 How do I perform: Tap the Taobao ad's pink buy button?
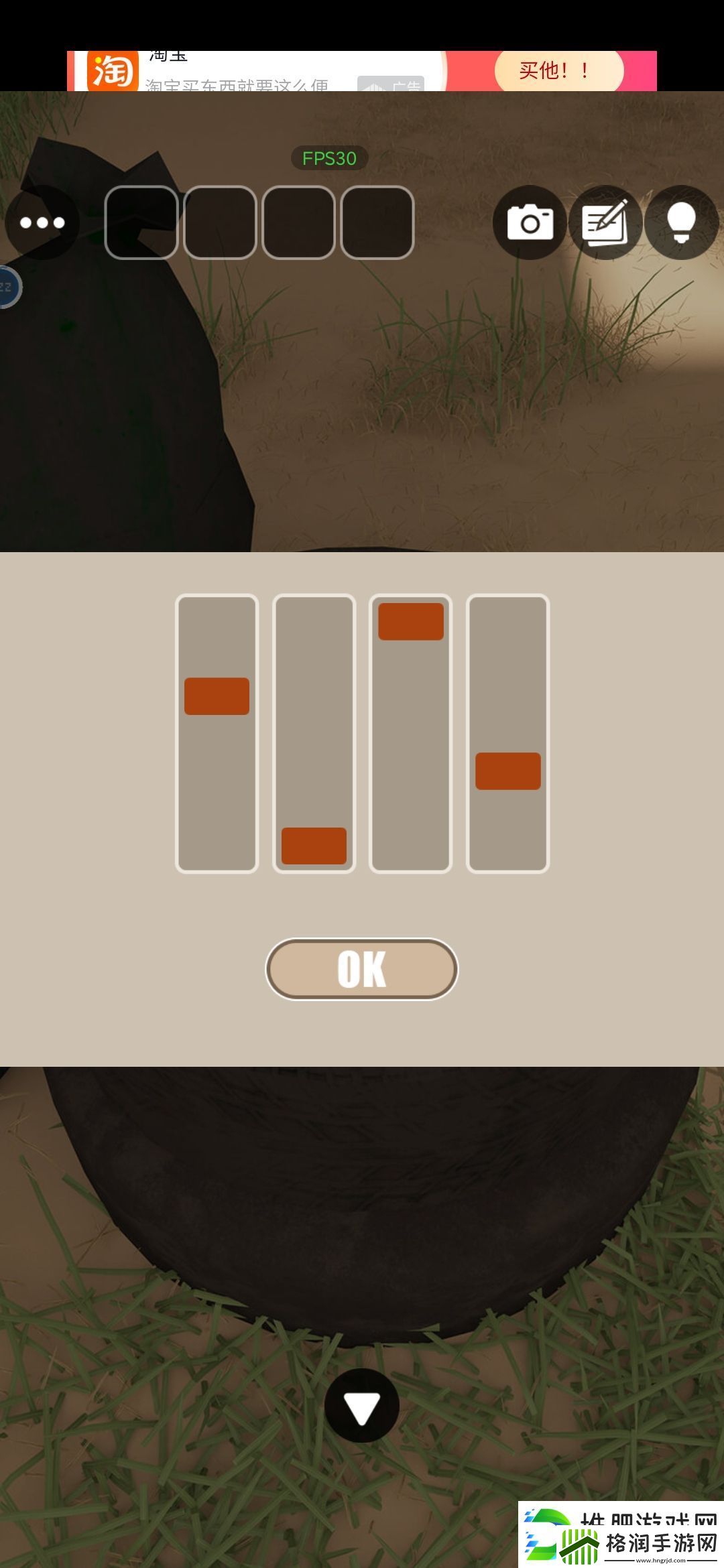(558, 70)
